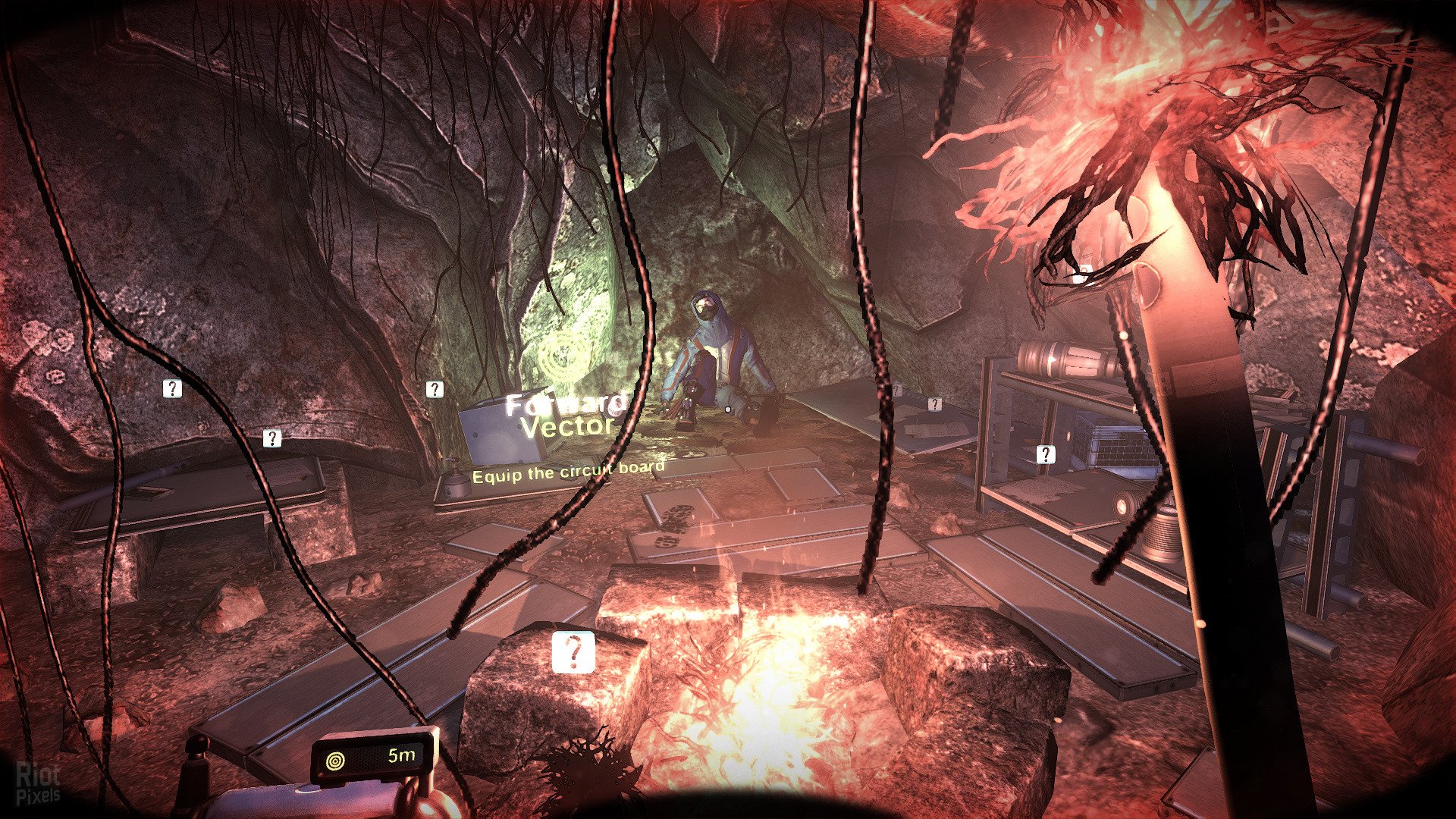This screenshot has width=1456, height=819.
Task: Select the question mark above the flat metal table
Action: (x=271, y=438)
